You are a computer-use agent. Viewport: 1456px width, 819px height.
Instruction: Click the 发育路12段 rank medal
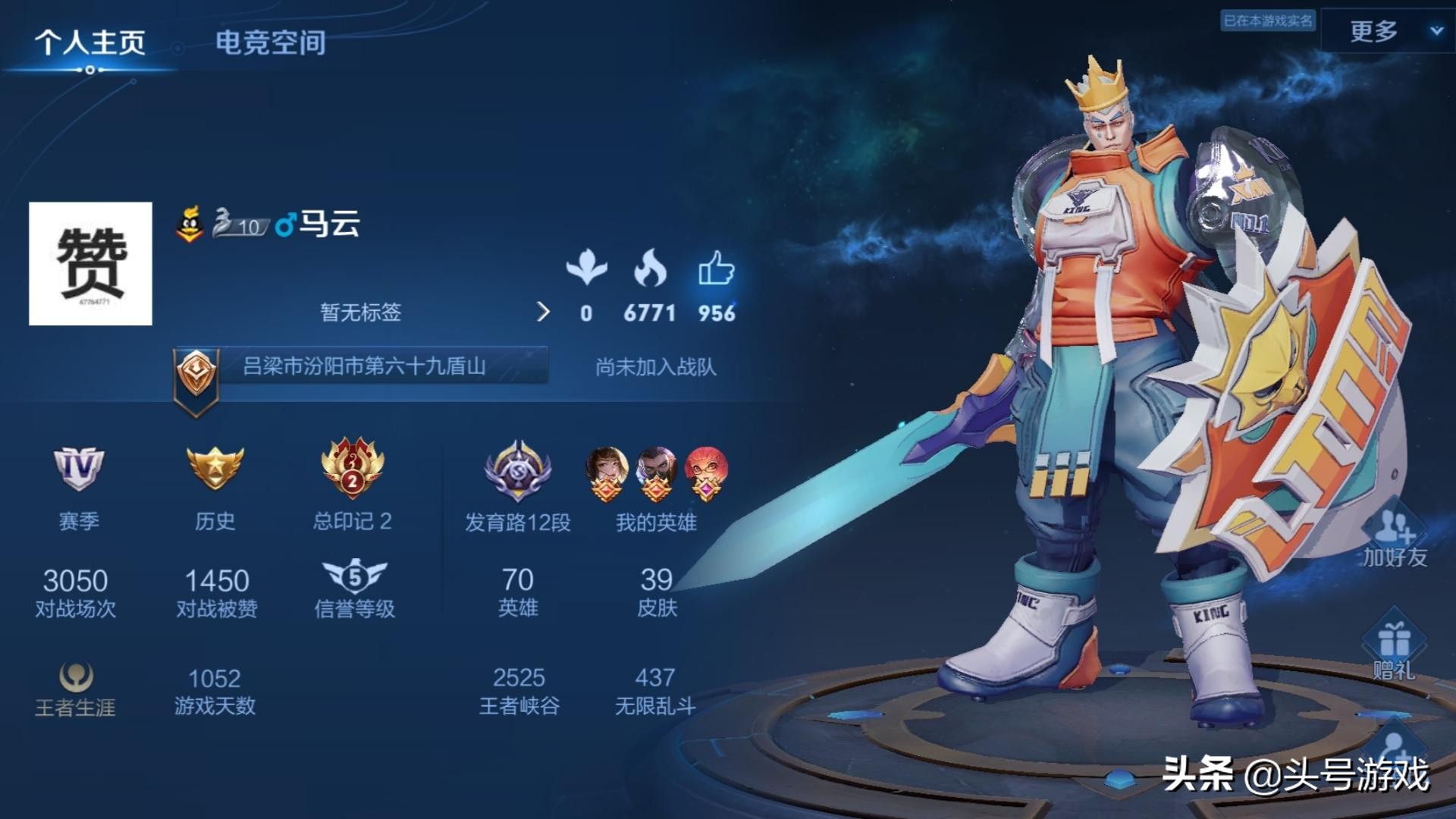(516, 470)
